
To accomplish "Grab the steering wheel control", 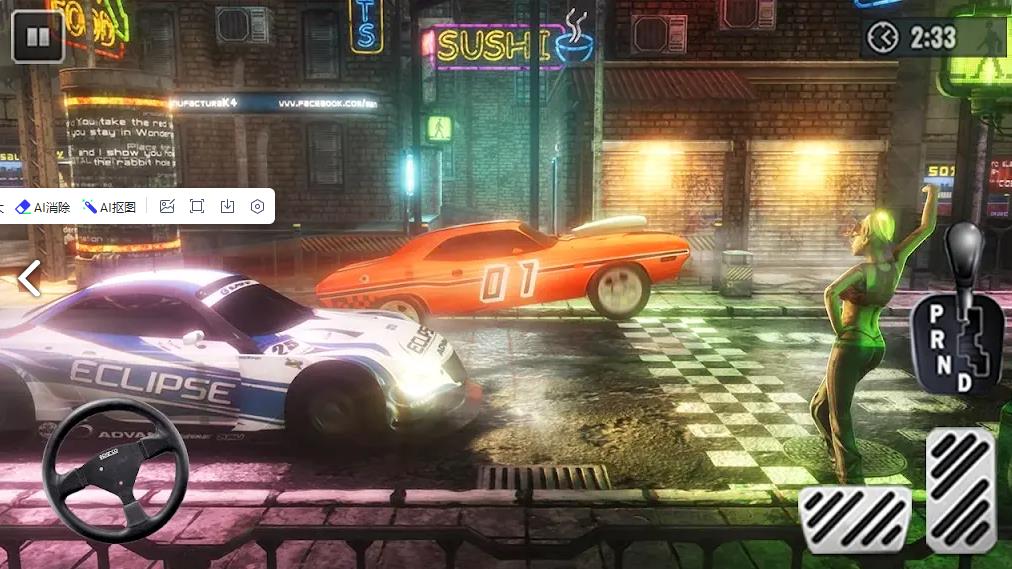I will [x=115, y=470].
